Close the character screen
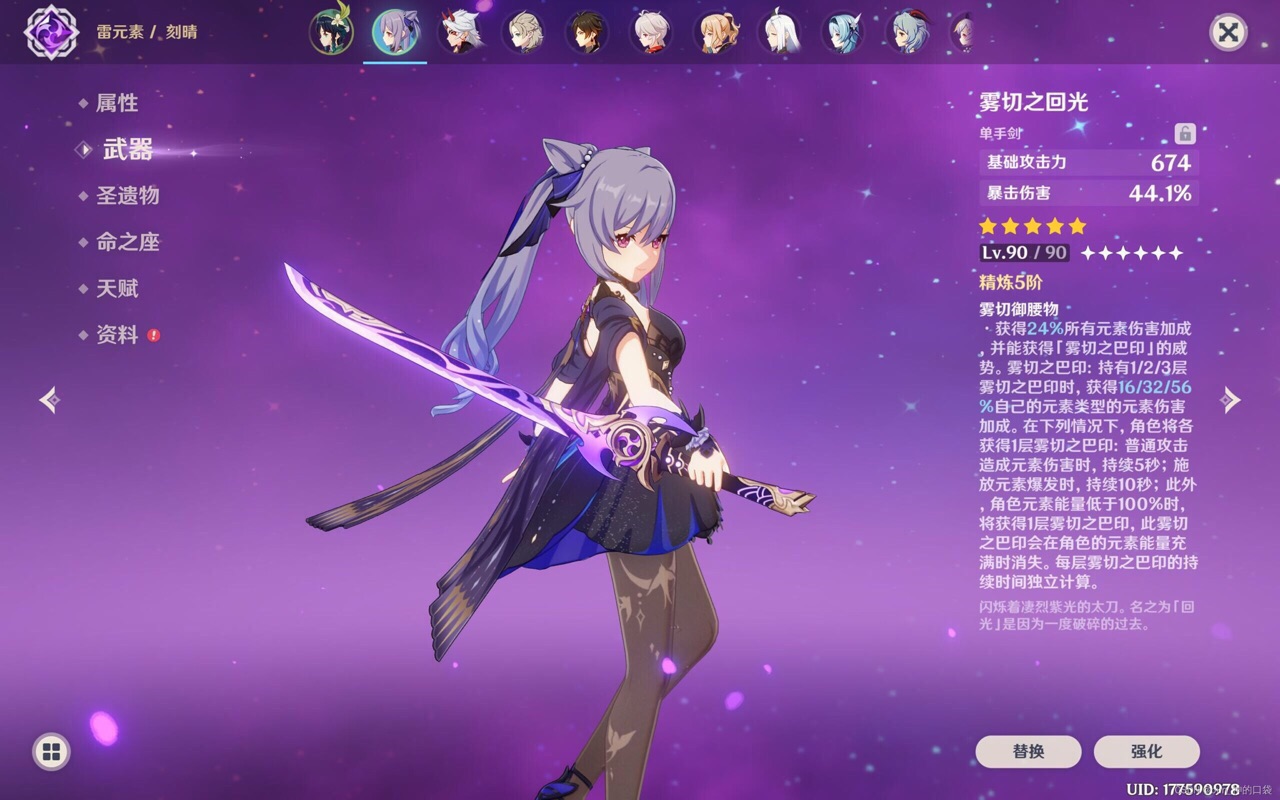Screen dimensions: 1280x800 point(1228,32)
